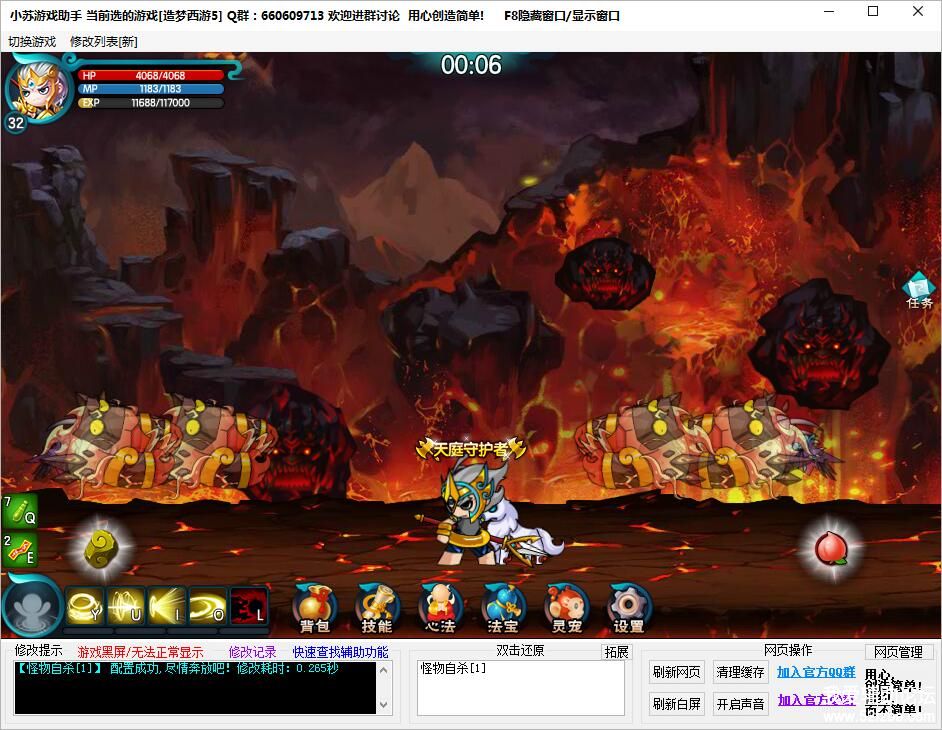This screenshot has width=942, height=730.
Task: Click the 清理缓存 button
Action: pos(740,672)
